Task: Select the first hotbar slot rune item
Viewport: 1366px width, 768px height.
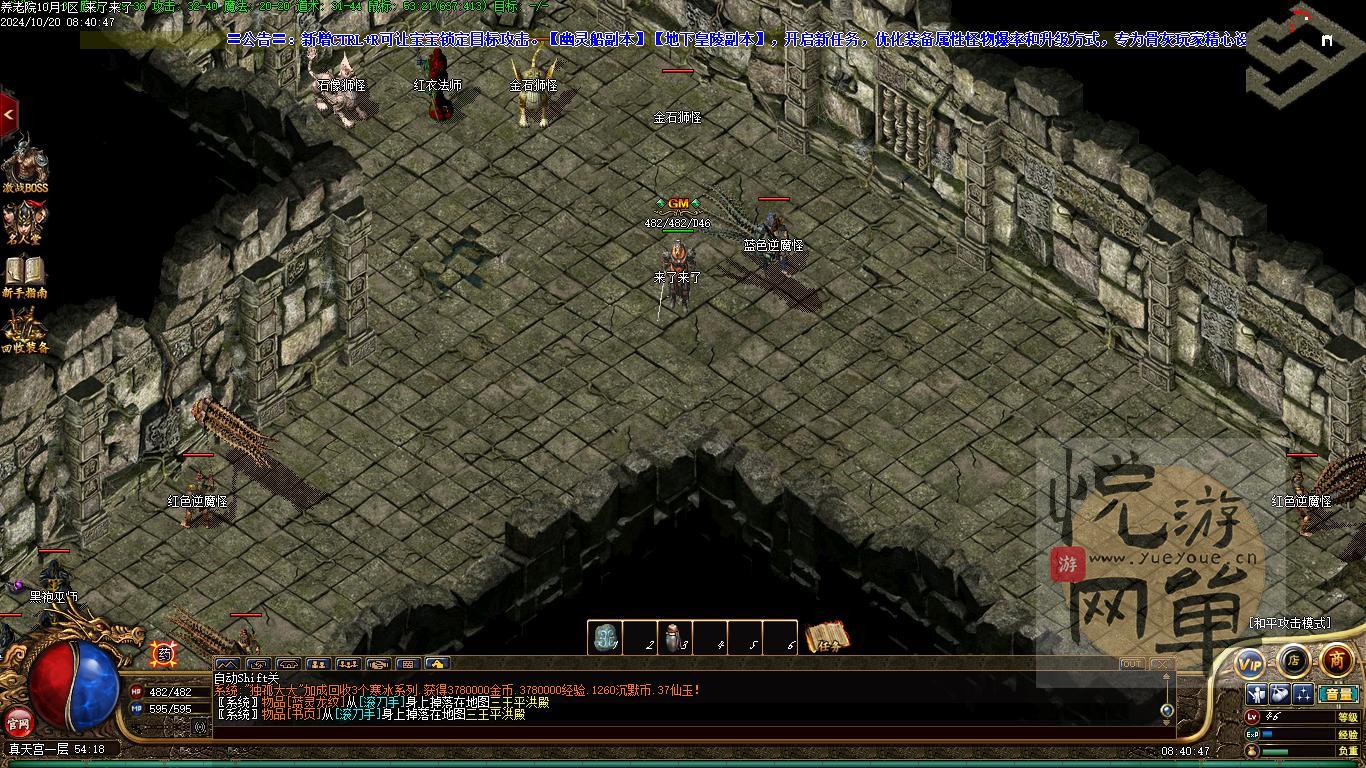Action: [x=604, y=638]
